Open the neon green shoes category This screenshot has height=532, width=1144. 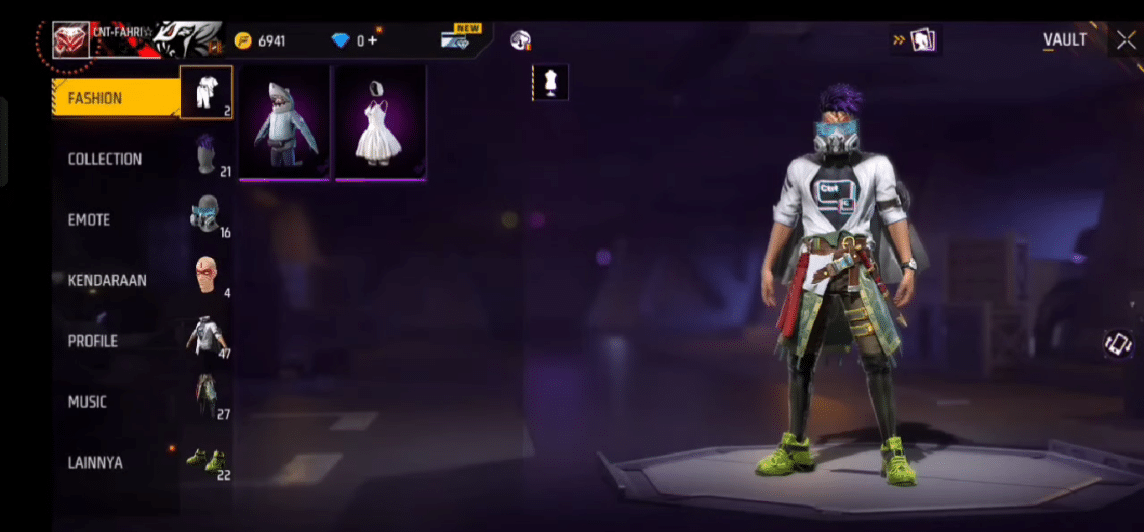(x=207, y=460)
